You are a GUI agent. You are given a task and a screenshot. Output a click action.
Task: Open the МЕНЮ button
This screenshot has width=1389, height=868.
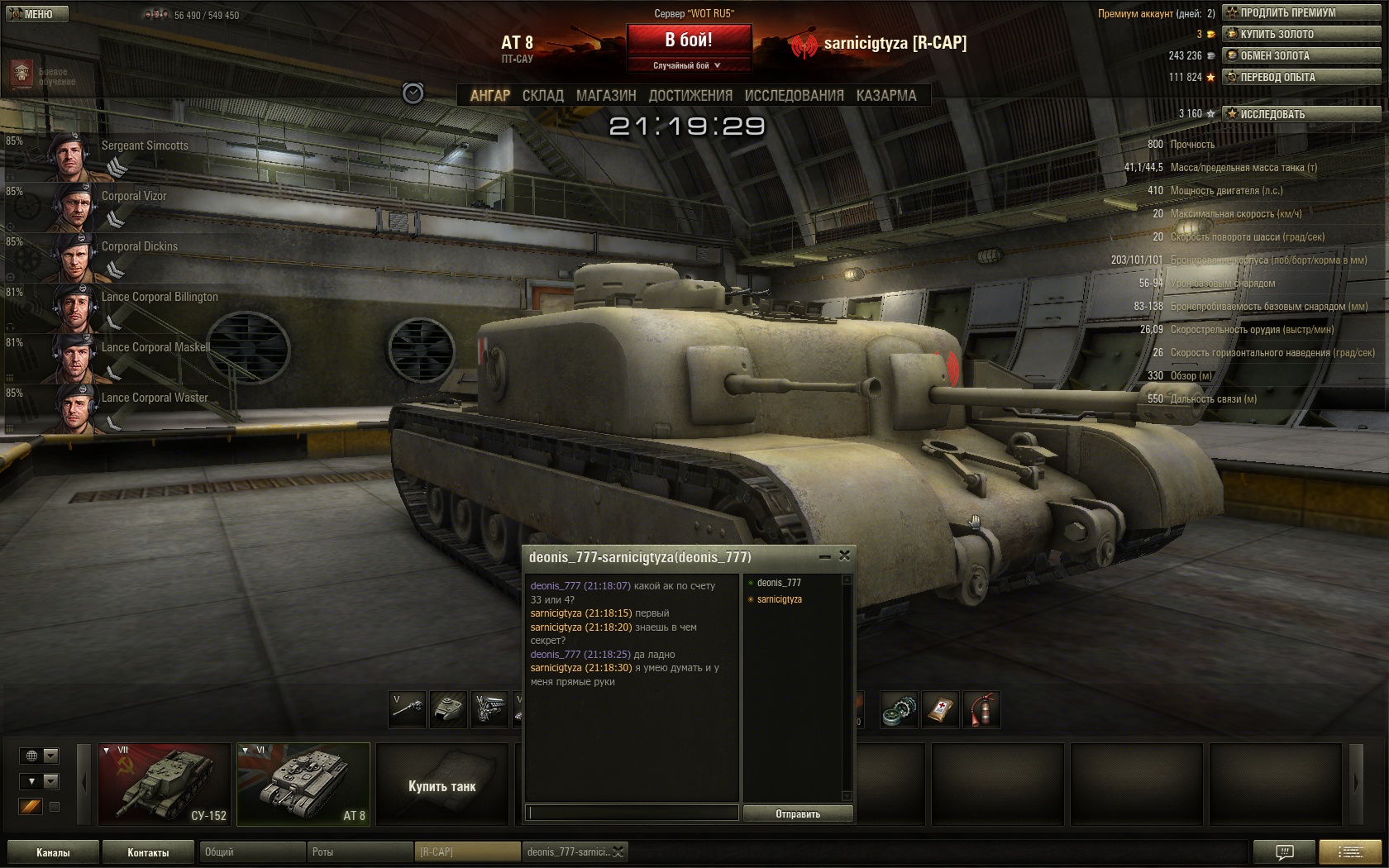pyautogui.click(x=35, y=14)
